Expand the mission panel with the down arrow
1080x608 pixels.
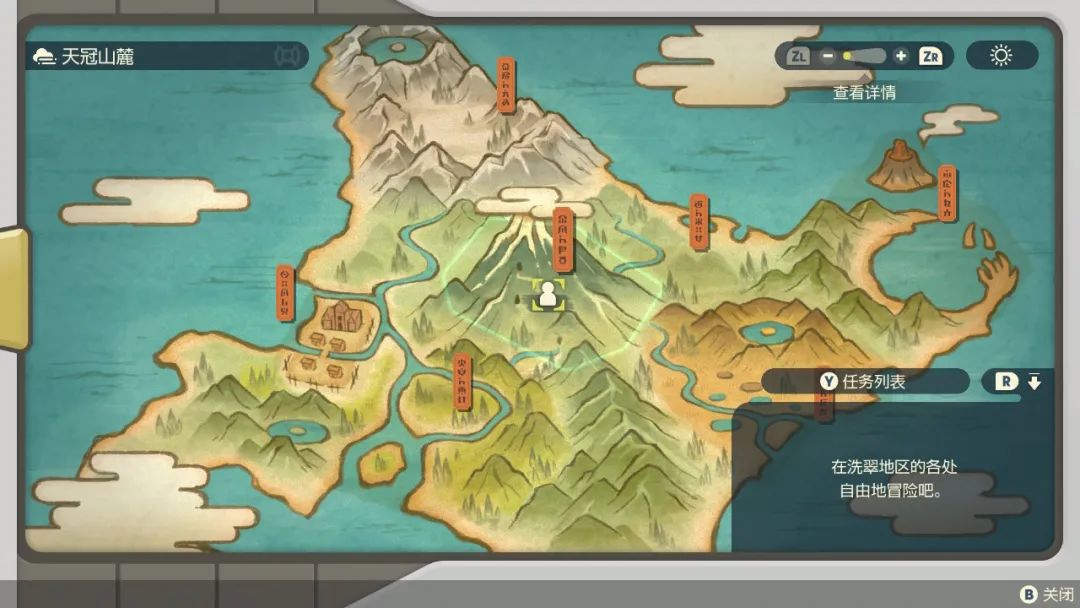click(1034, 381)
